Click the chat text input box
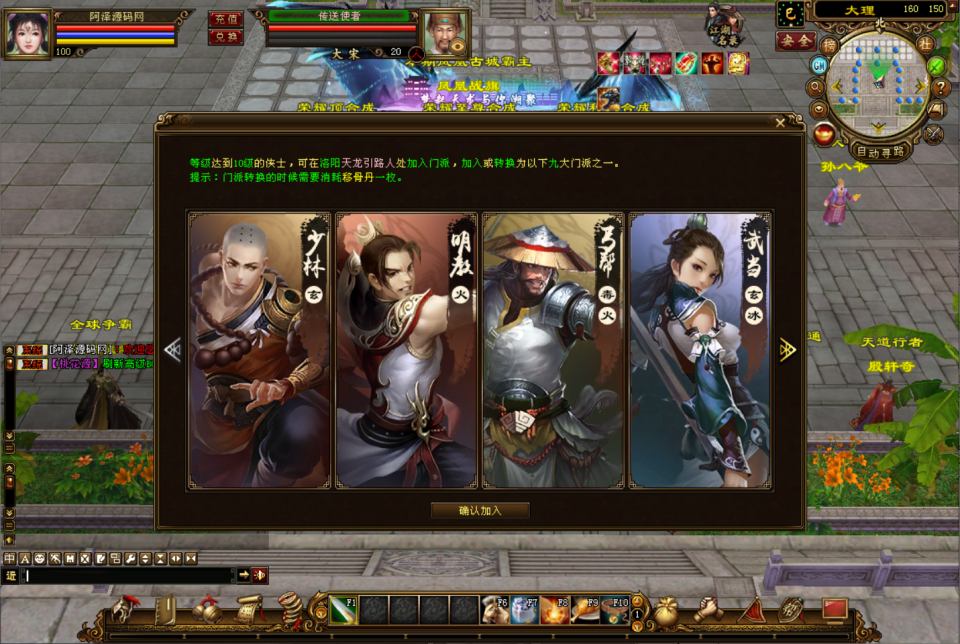 pos(130,575)
